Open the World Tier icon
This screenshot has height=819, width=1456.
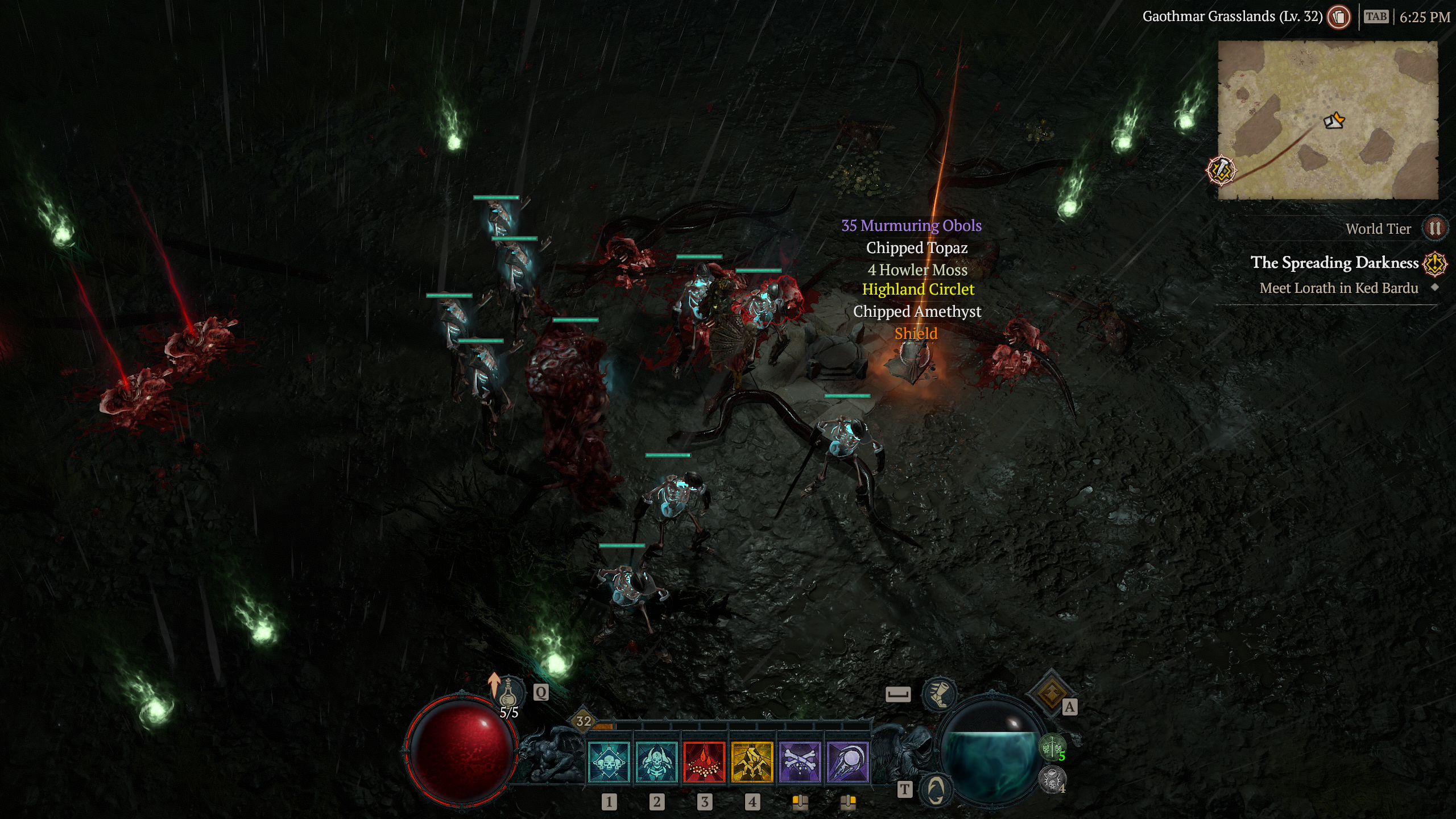tap(1434, 229)
